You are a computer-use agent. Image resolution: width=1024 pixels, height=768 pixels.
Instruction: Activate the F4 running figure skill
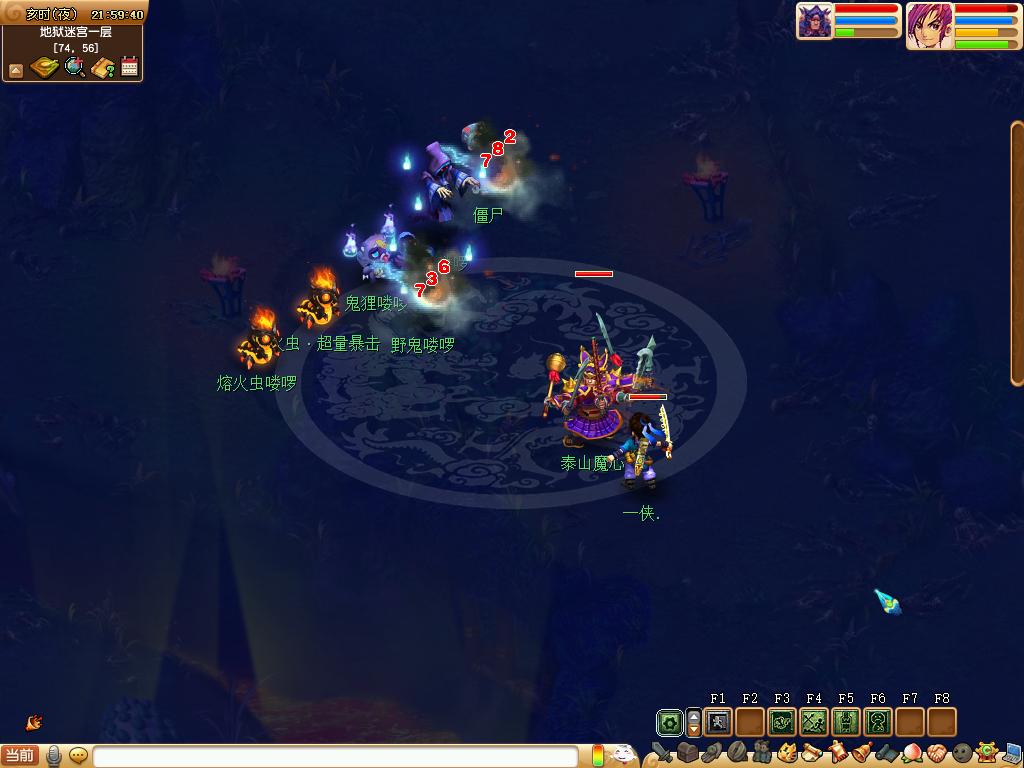point(814,722)
